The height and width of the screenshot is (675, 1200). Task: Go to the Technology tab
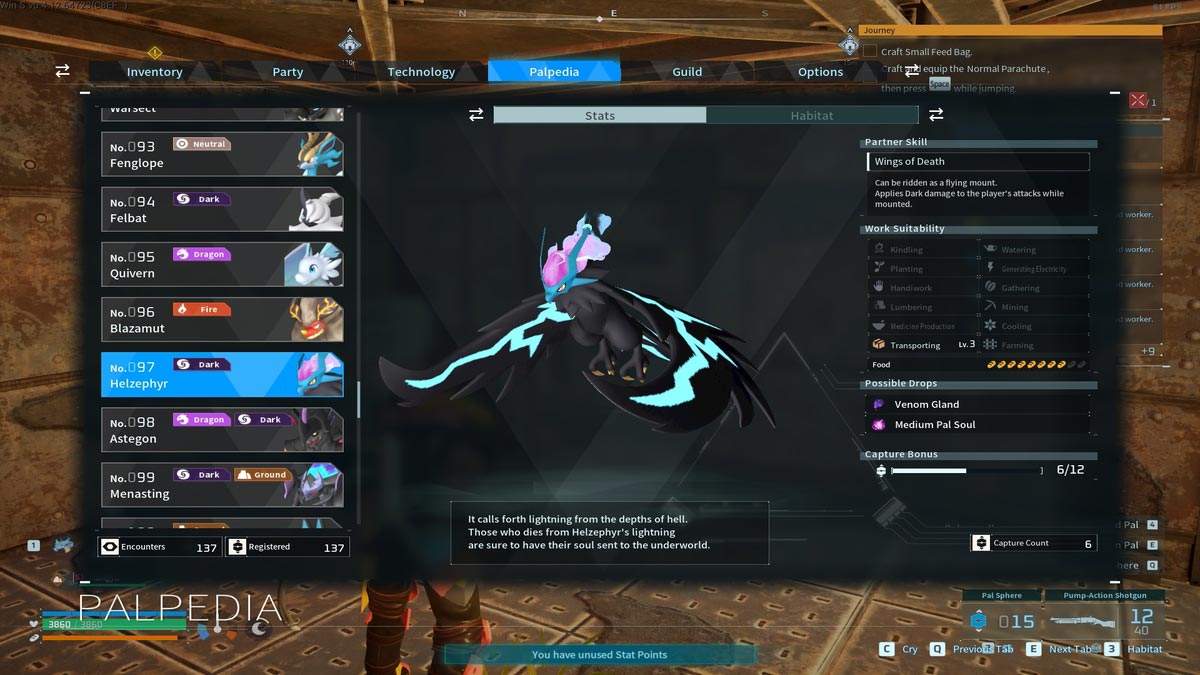(x=421, y=72)
